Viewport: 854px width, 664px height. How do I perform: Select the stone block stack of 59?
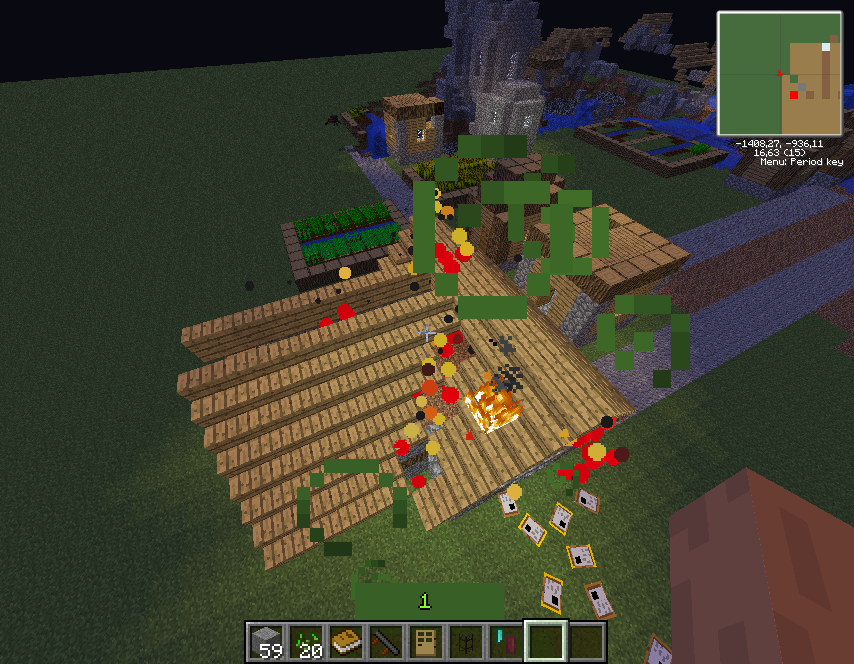(x=267, y=641)
